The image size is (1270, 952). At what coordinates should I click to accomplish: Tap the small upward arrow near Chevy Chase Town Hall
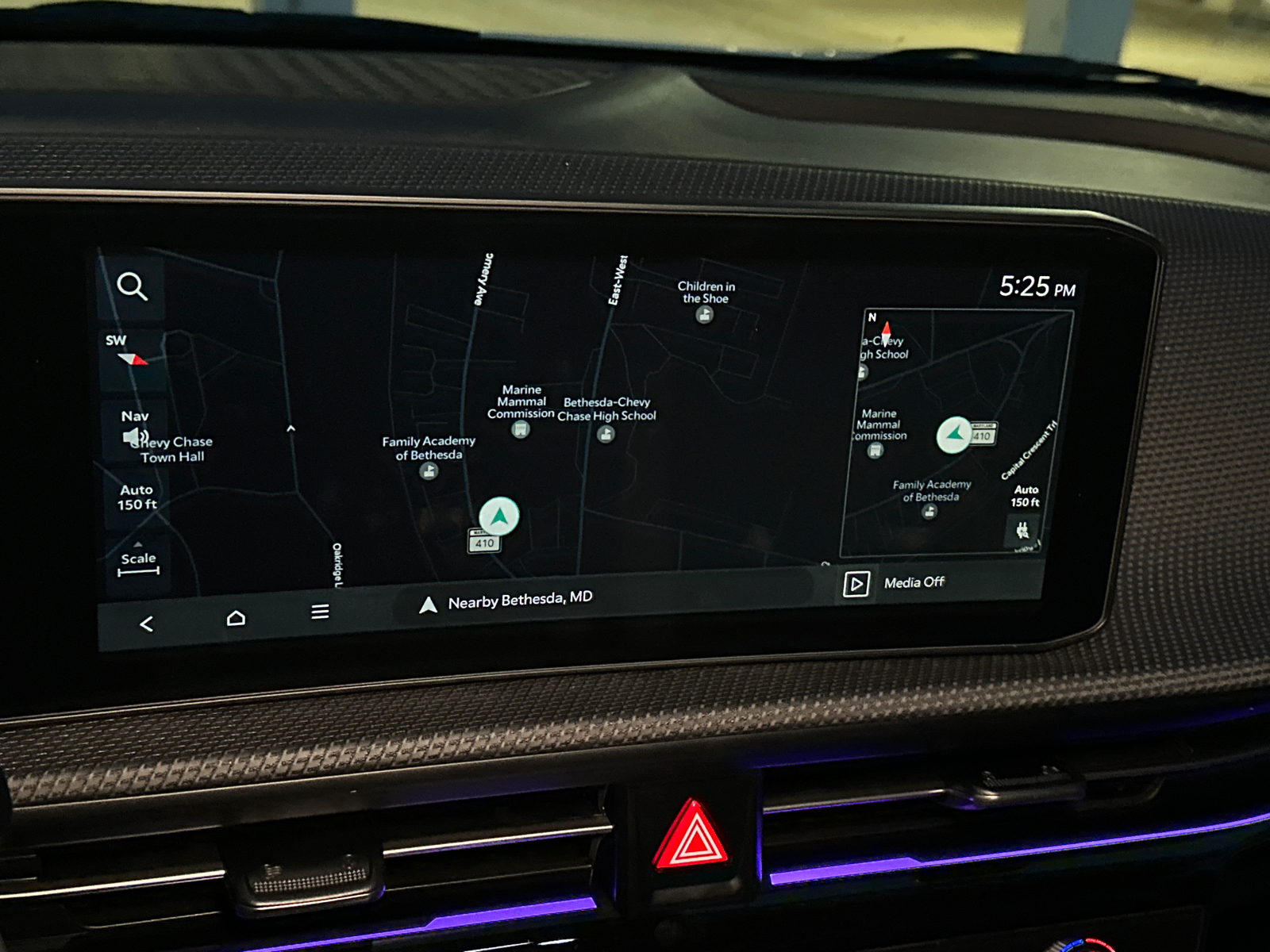[x=292, y=430]
